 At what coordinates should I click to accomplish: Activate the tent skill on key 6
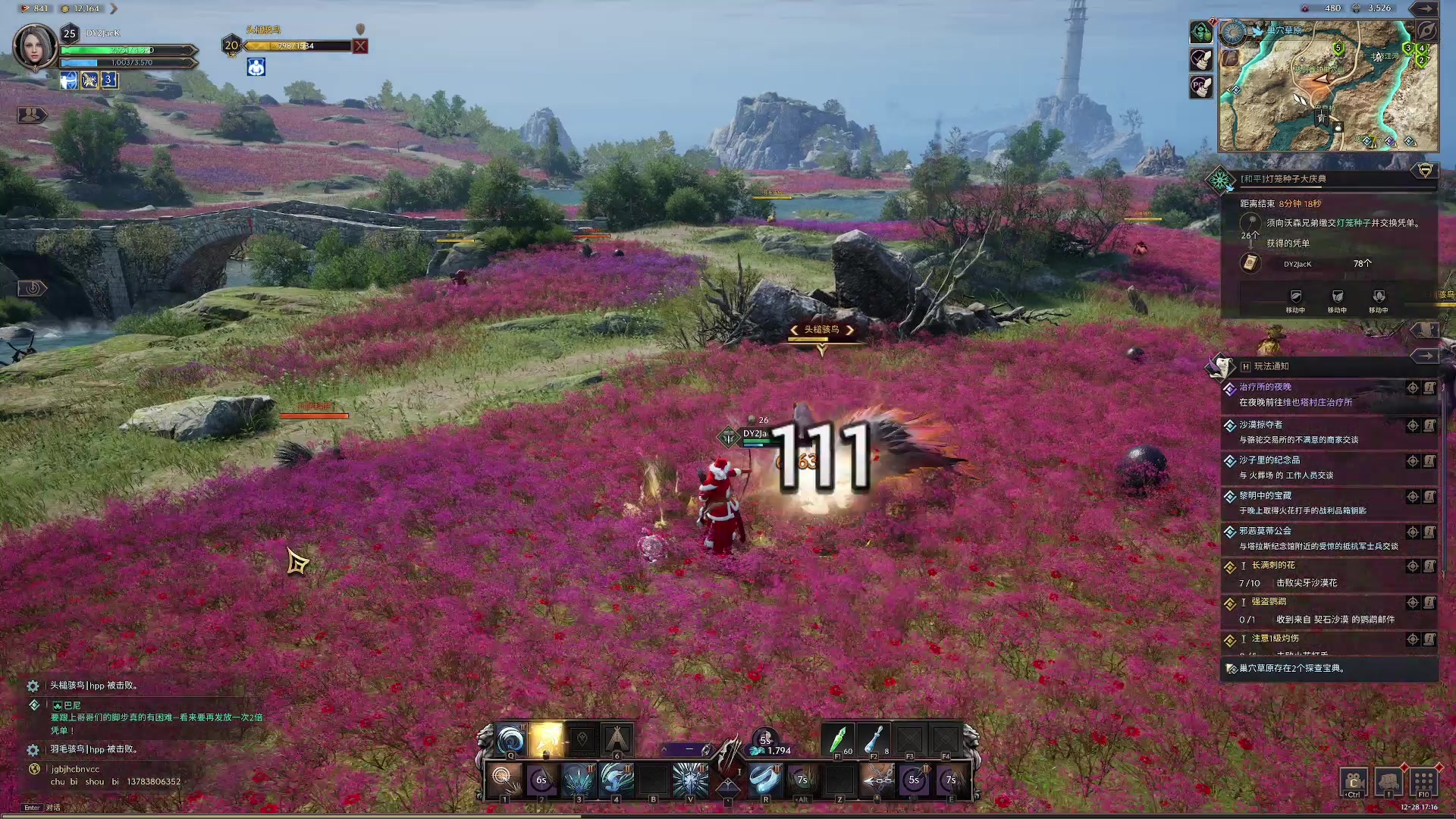click(x=617, y=739)
